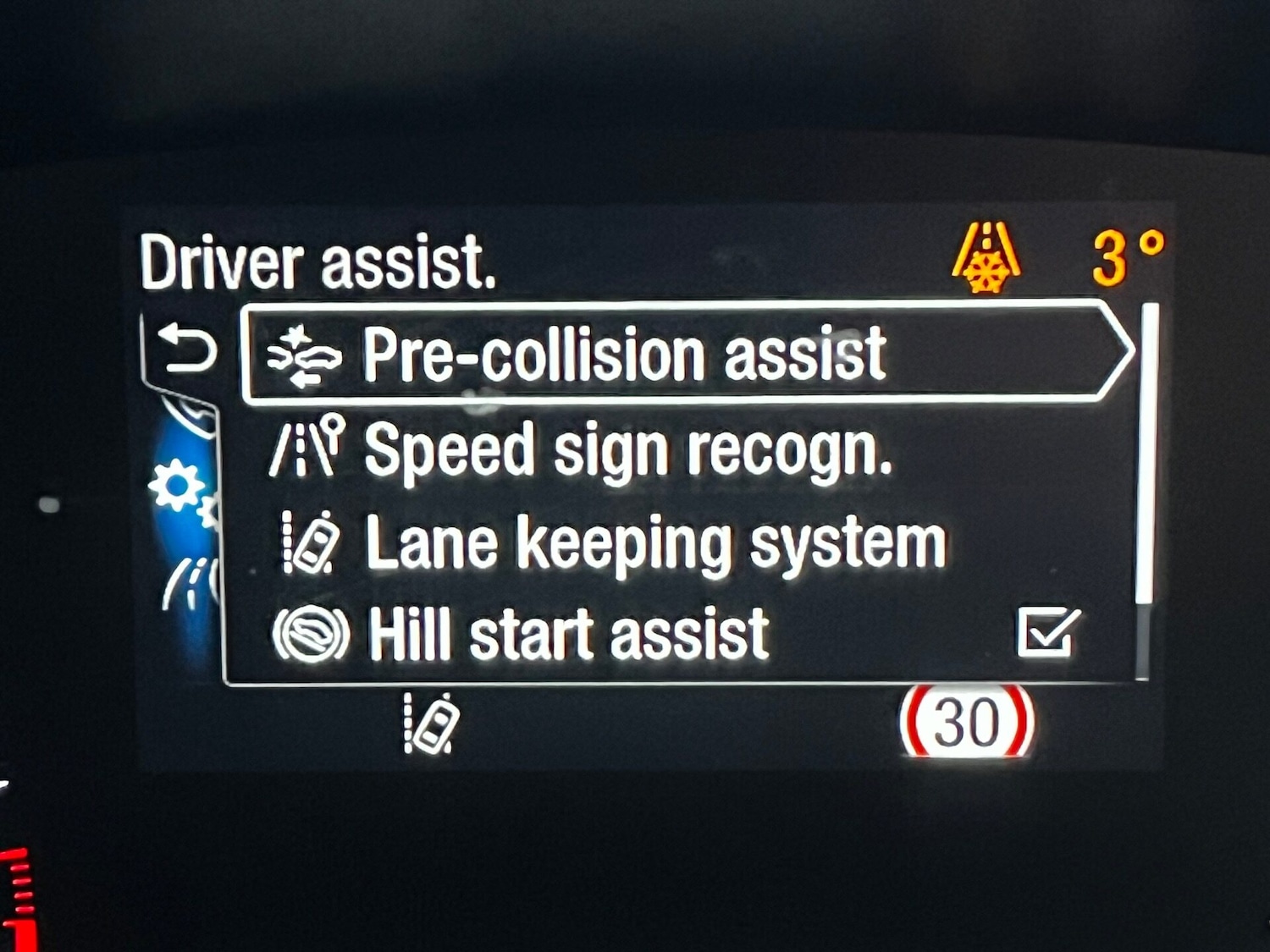Choose the Hill start assist row

(x=569, y=635)
